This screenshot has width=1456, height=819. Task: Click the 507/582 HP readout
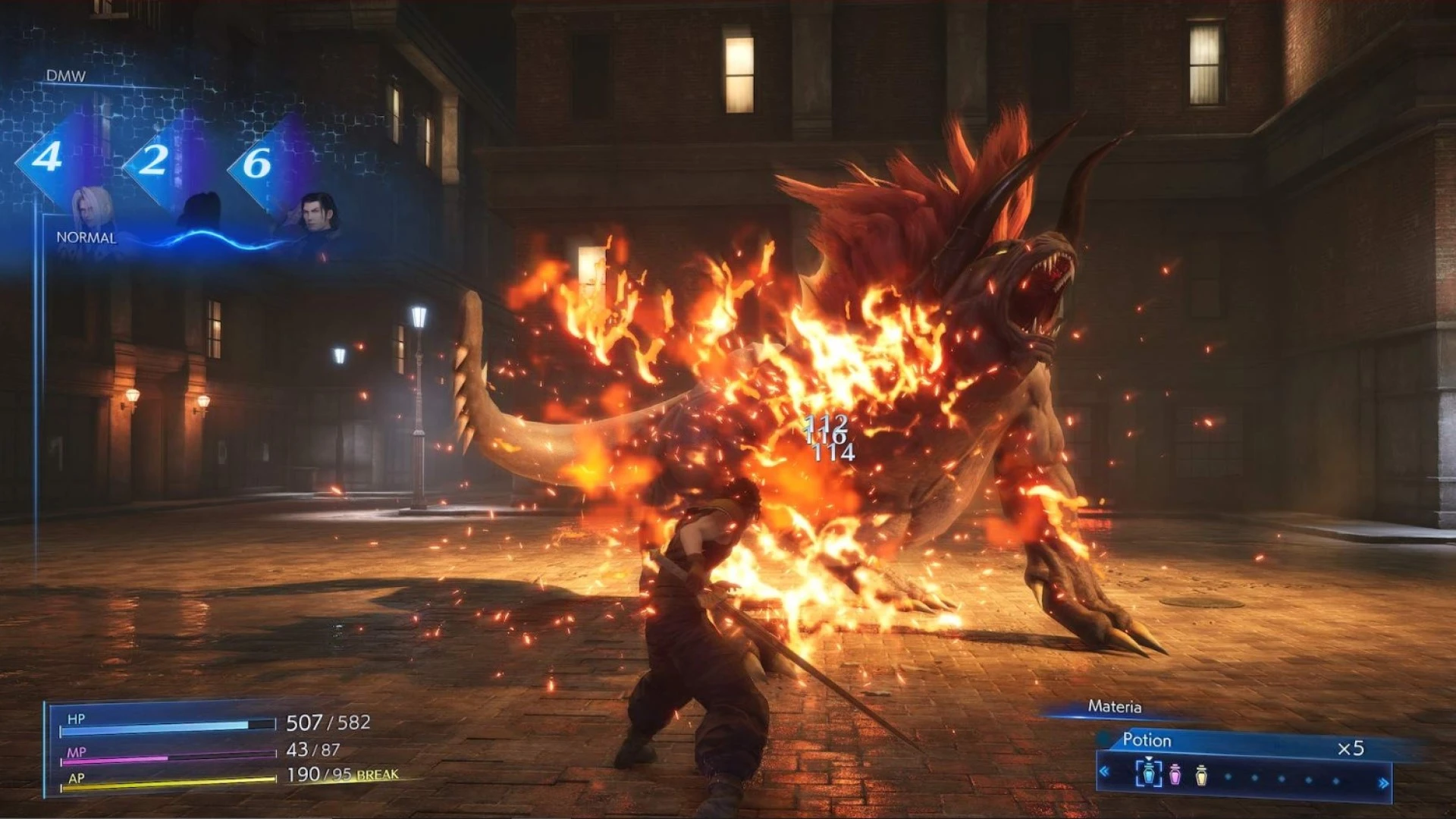(x=328, y=723)
